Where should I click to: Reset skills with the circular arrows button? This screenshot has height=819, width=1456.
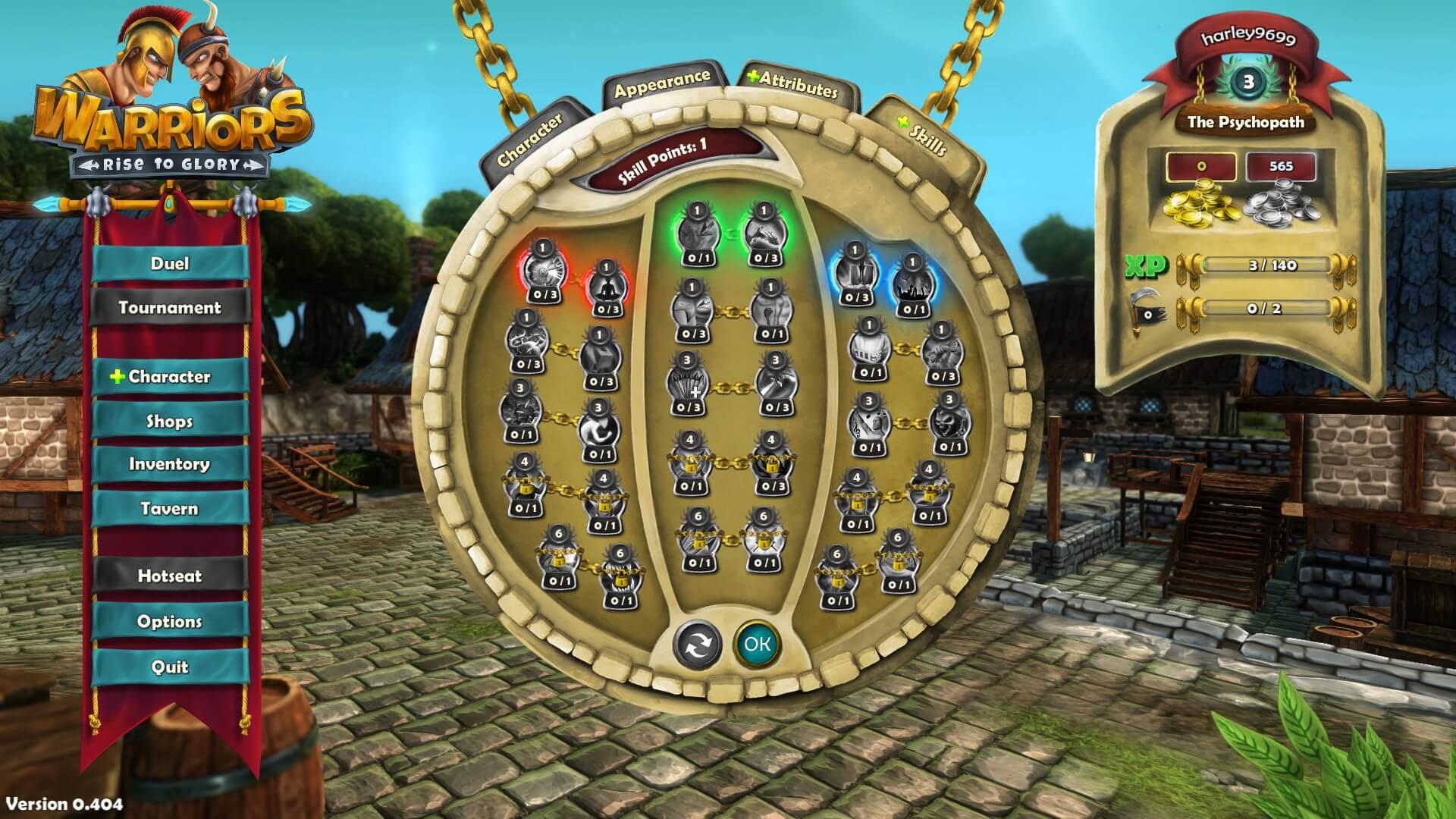(697, 645)
